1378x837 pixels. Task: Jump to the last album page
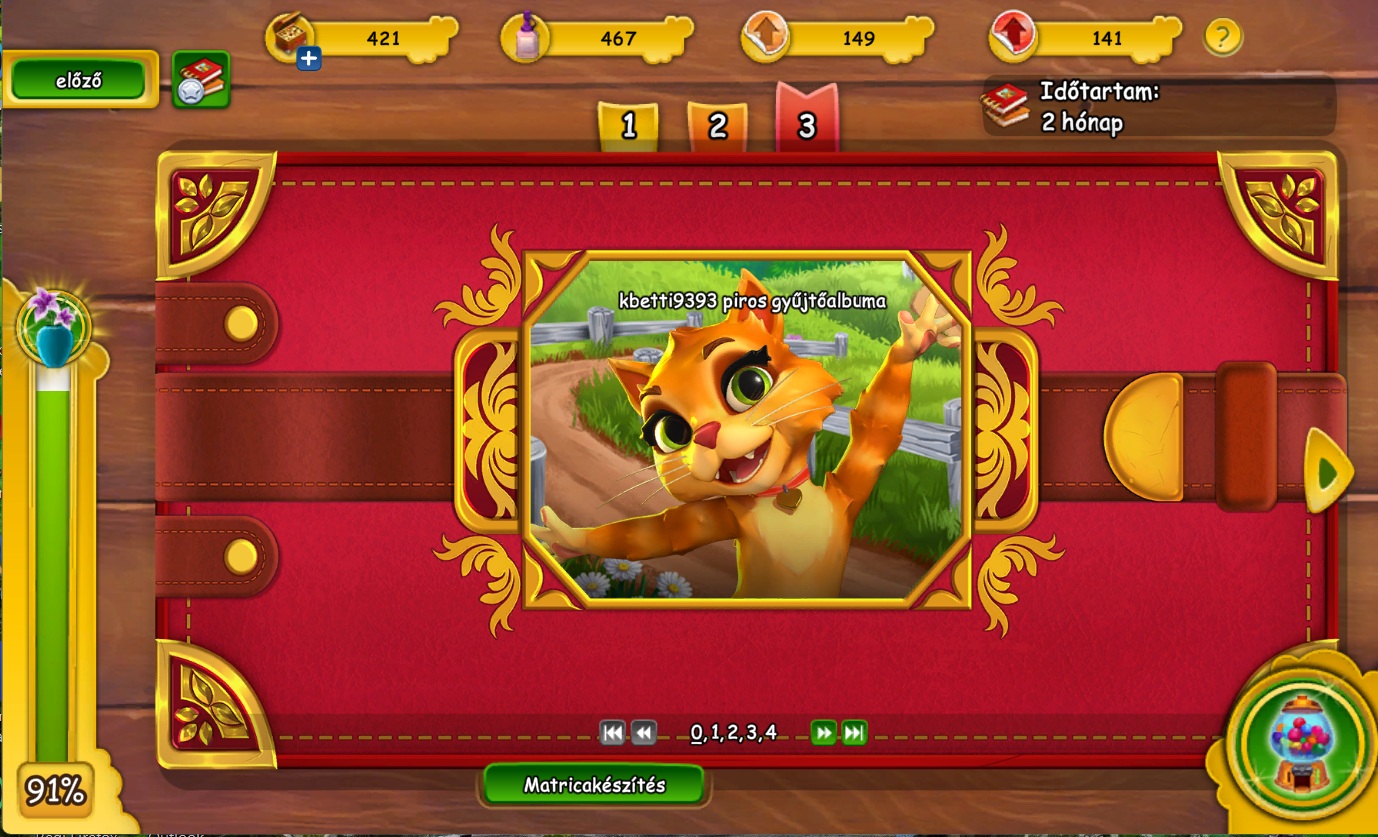(x=854, y=733)
